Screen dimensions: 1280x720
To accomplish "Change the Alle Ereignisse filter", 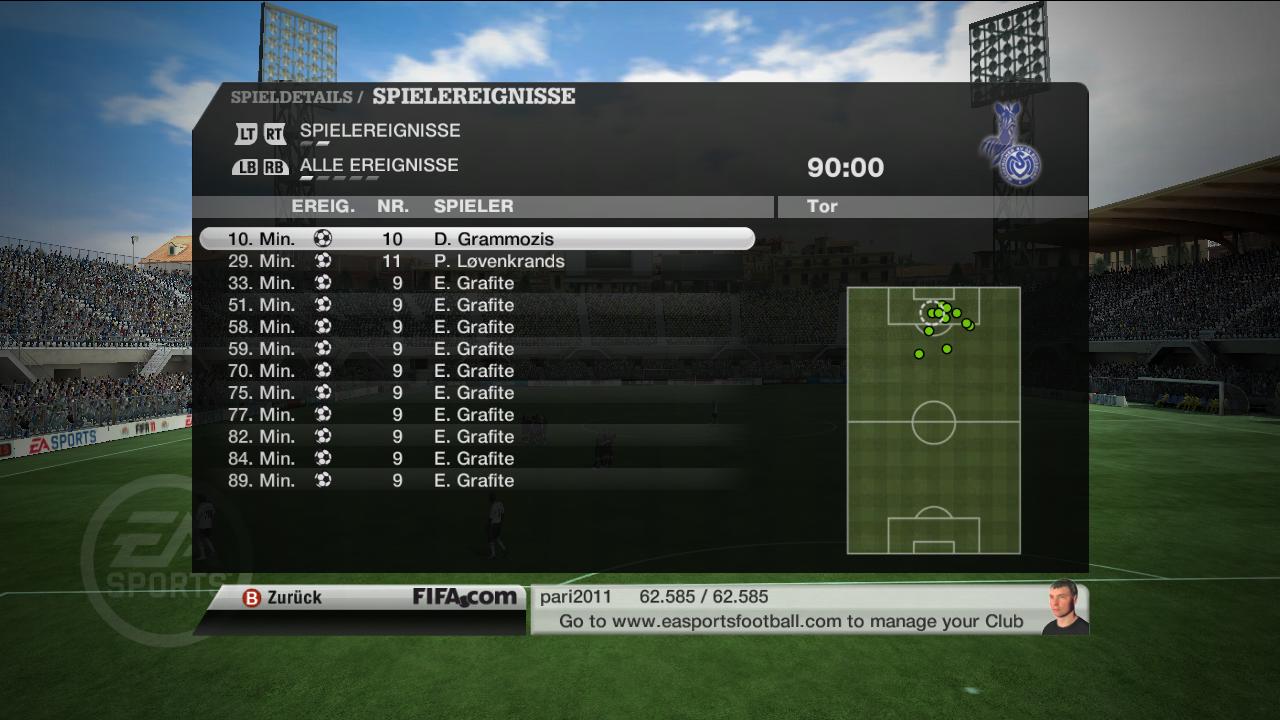I will 378,166.
